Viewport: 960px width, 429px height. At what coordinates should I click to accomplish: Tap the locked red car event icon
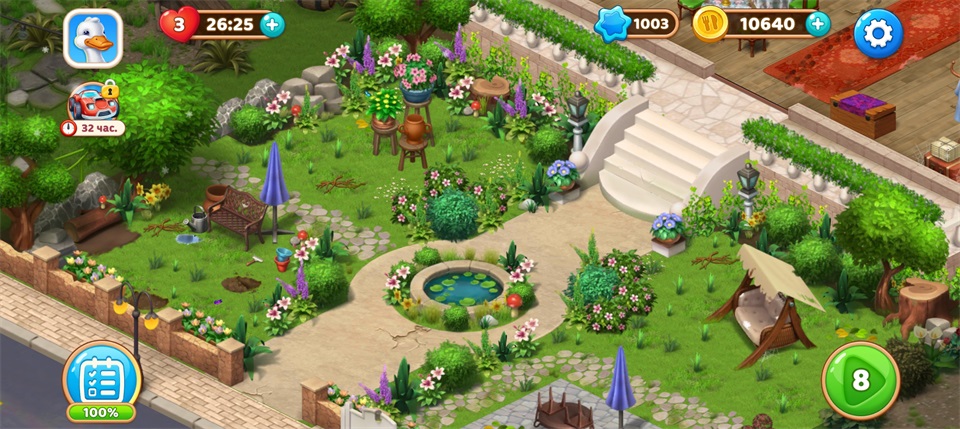point(90,102)
